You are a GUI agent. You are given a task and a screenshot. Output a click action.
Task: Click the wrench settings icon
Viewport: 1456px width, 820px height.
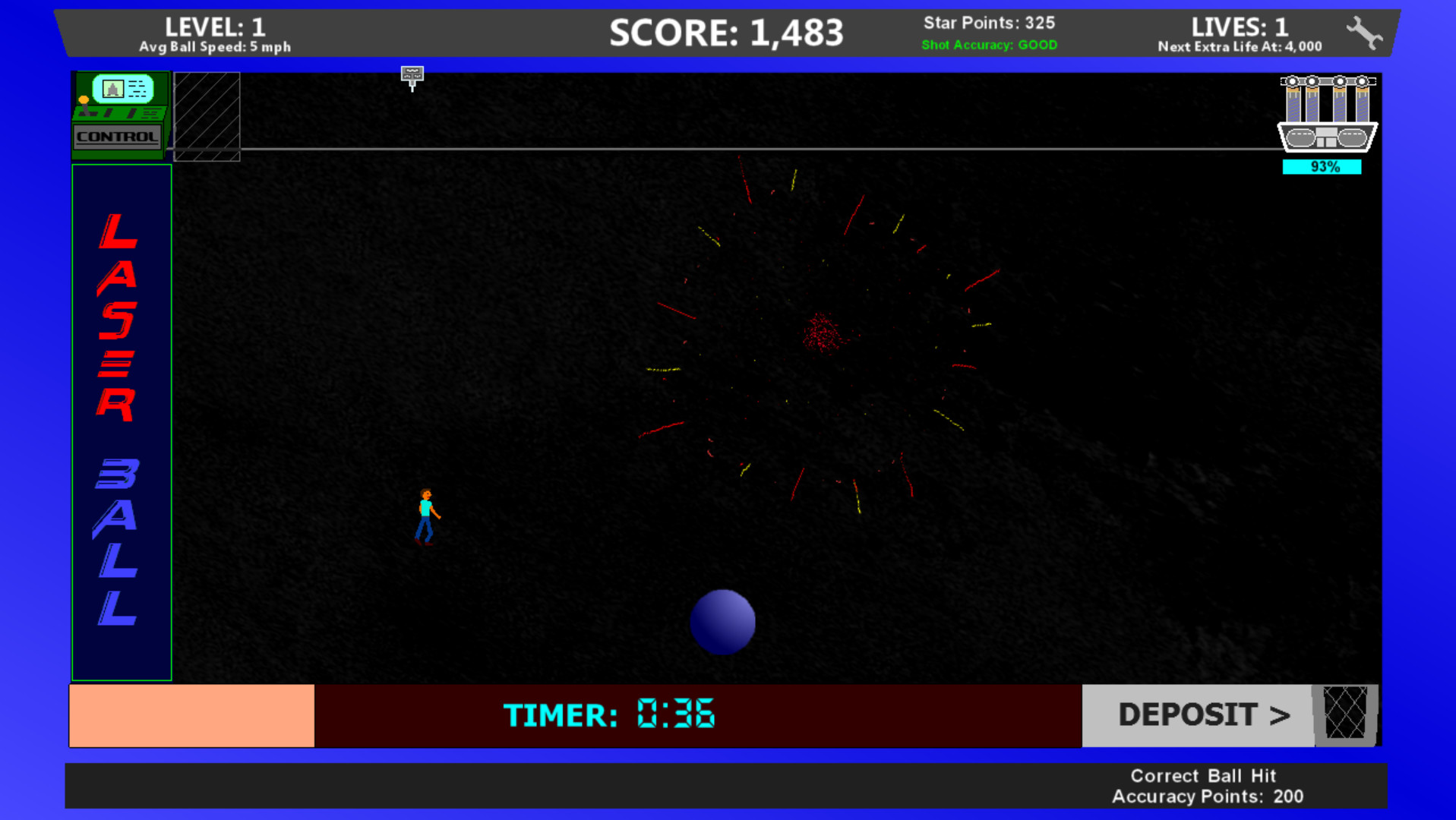(x=1363, y=32)
